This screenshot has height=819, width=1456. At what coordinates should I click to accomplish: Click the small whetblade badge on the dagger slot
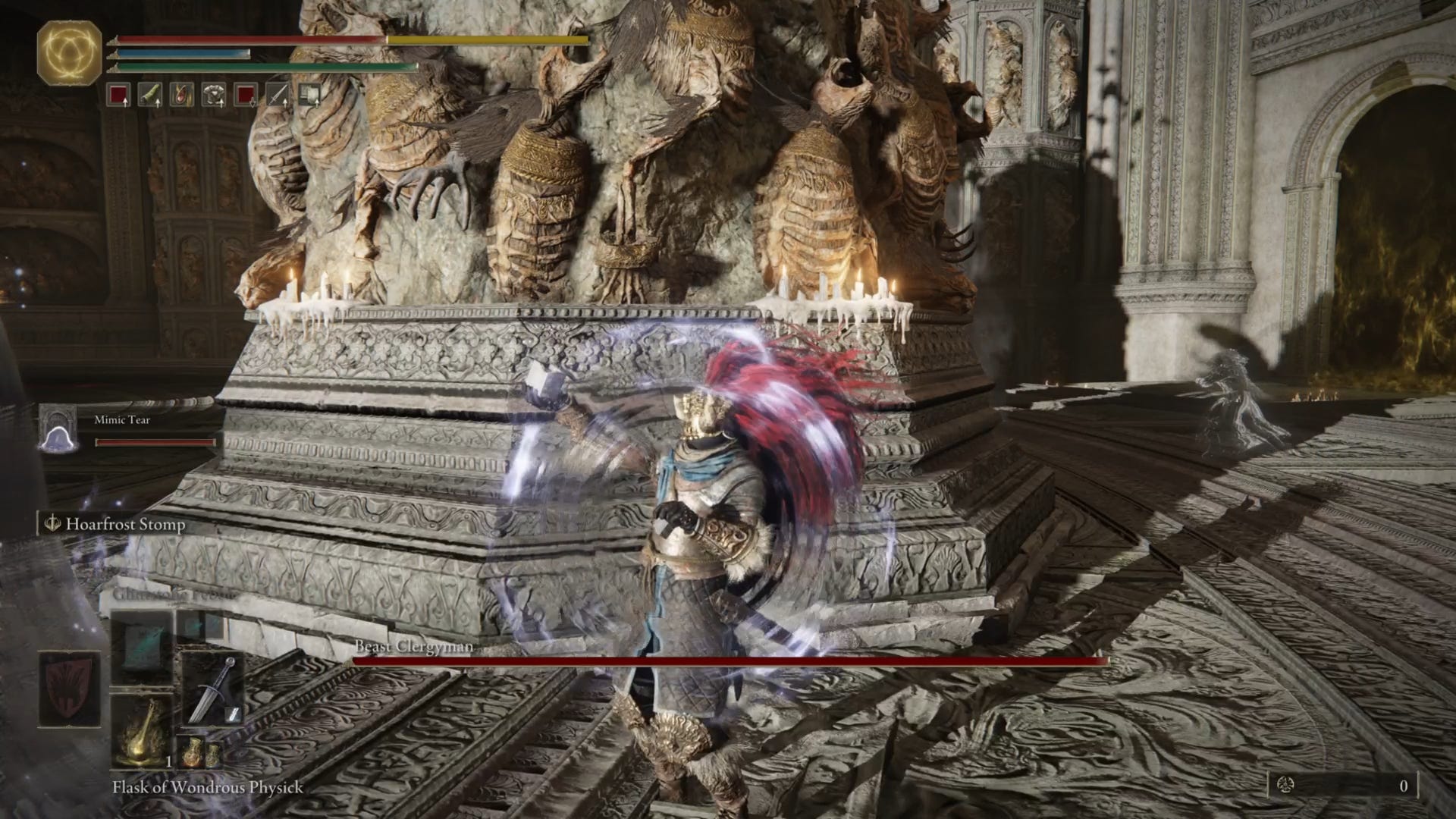pyautogui.click(x=233, y=714)
